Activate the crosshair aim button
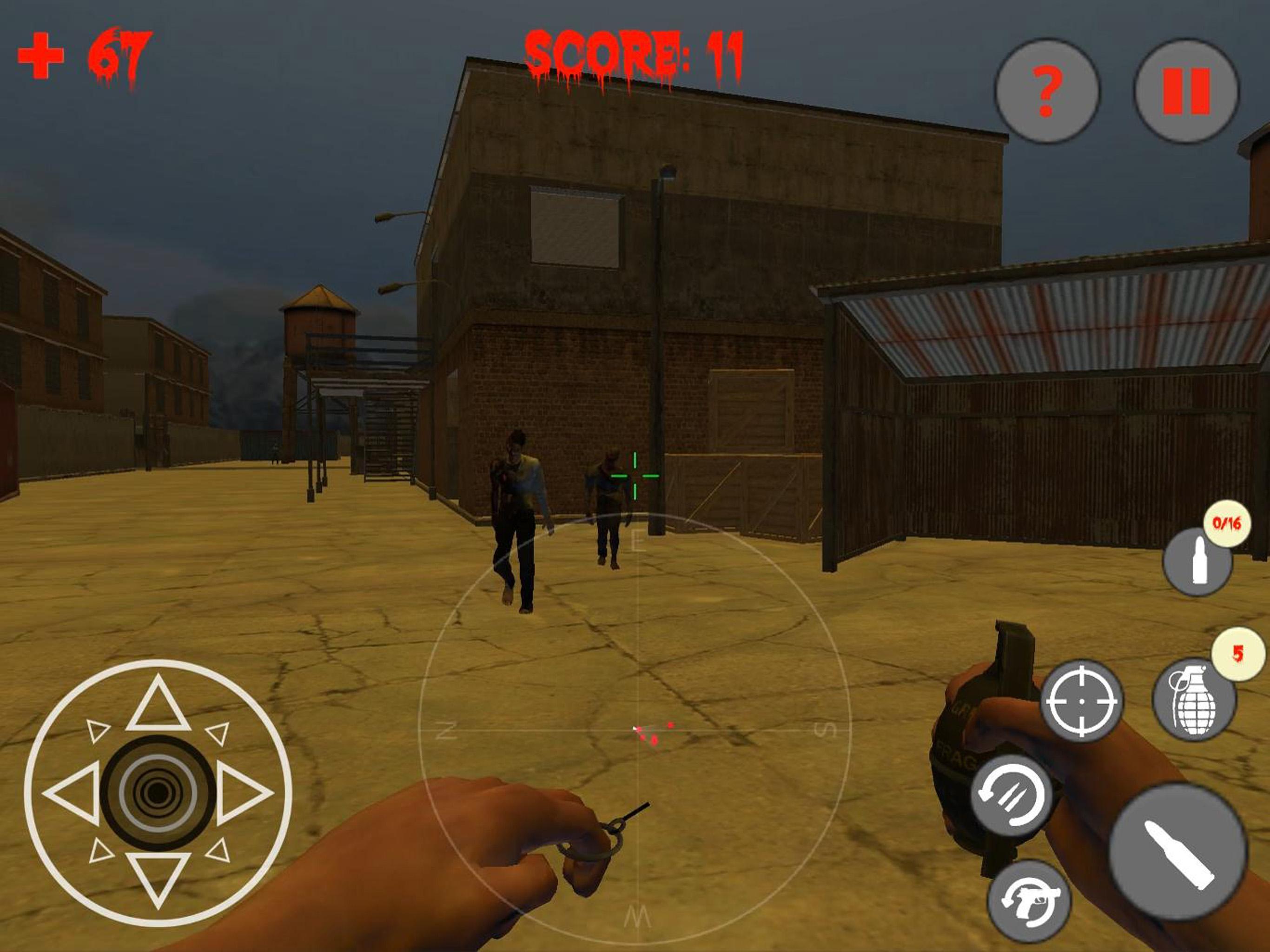 pos(1081,701)
